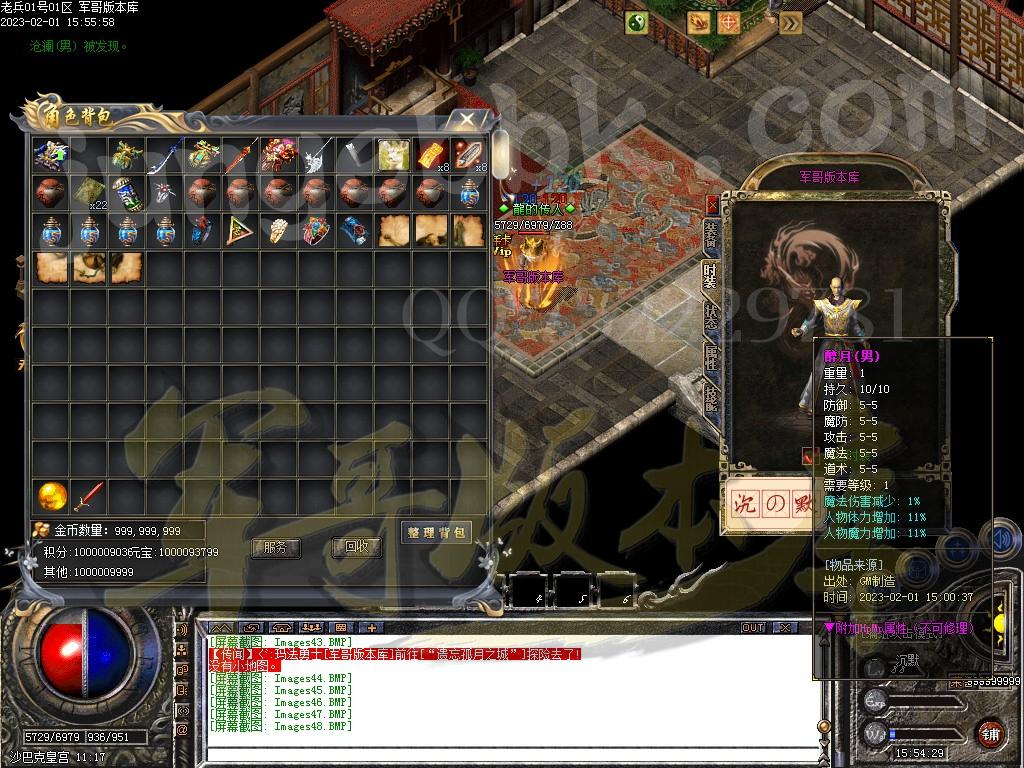Click the 整理背包 sort backpack button
The image size is (1024, 768).
(436, 532)
